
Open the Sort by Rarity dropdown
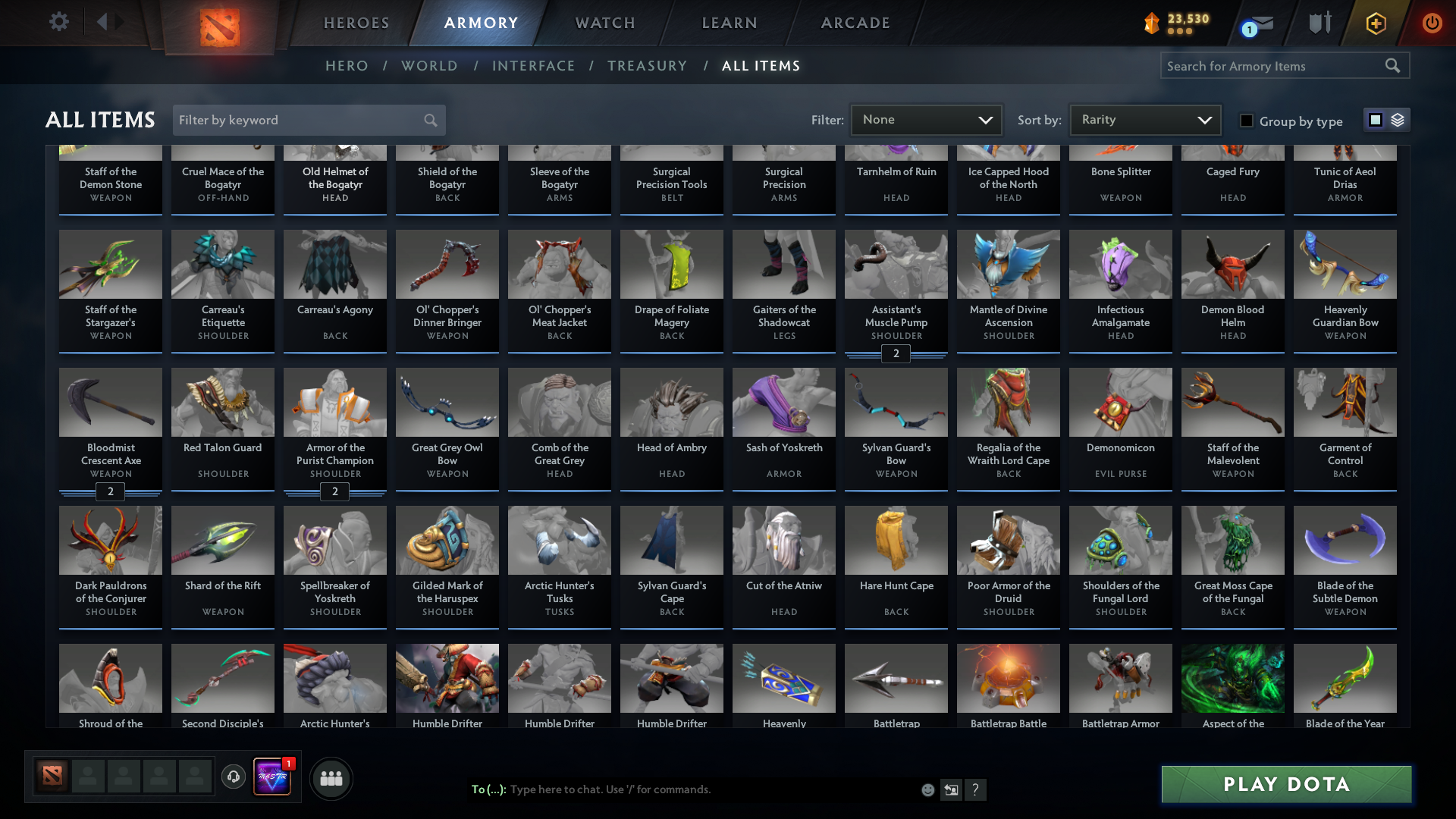click(x=1144, y=119)
